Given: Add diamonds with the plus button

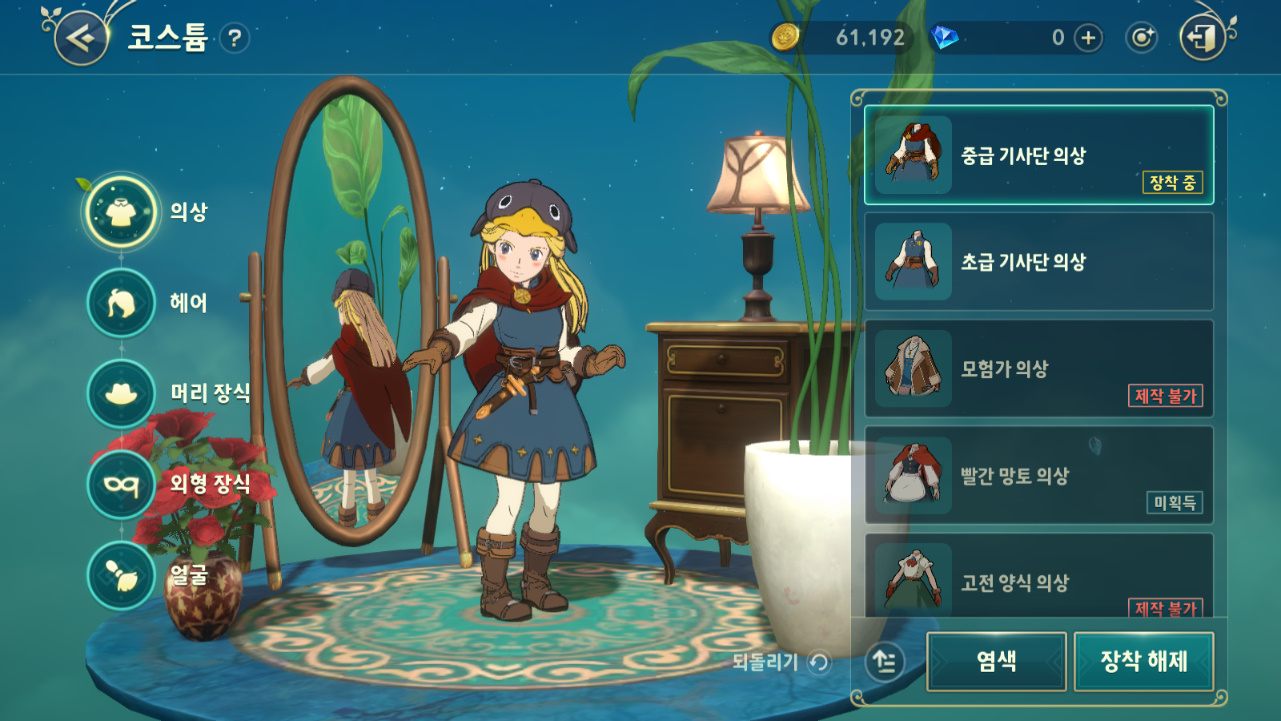Looking at the screenshot, I should pyautogui.click(x=1088, y=38).
